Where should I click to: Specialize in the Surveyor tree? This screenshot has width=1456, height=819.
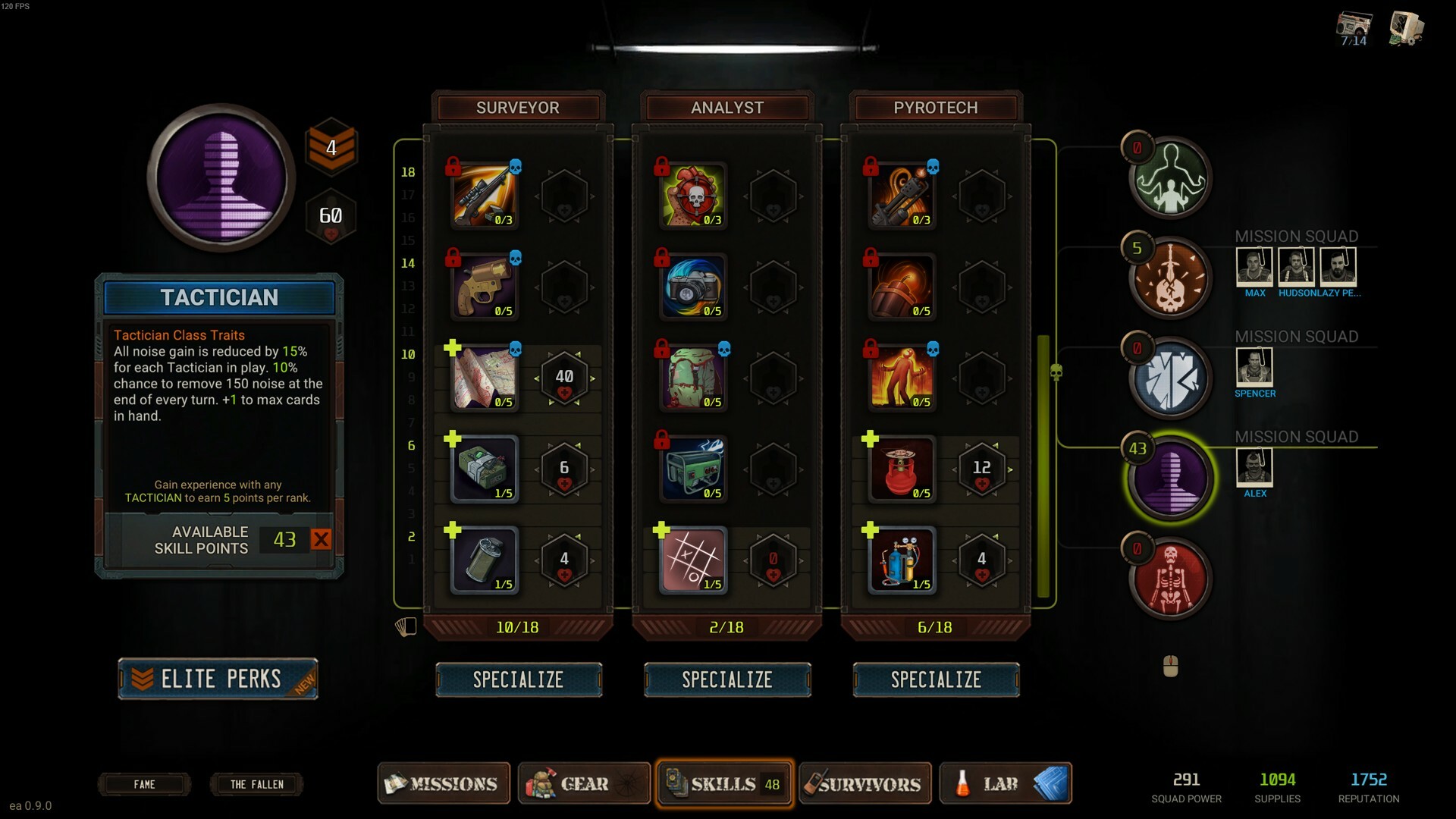(519, 679)
